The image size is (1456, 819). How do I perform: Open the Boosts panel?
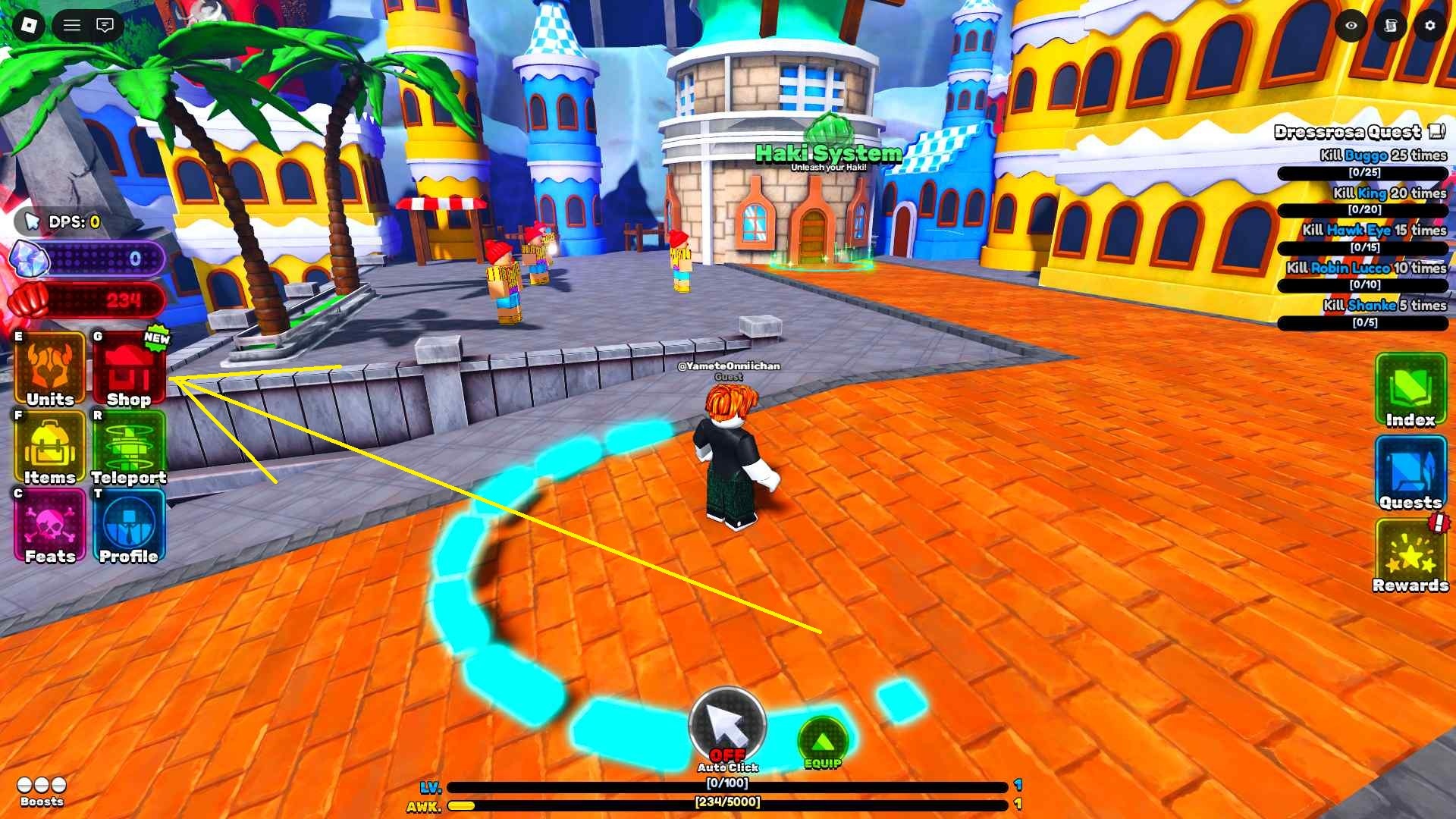click(x=42, y=789)
